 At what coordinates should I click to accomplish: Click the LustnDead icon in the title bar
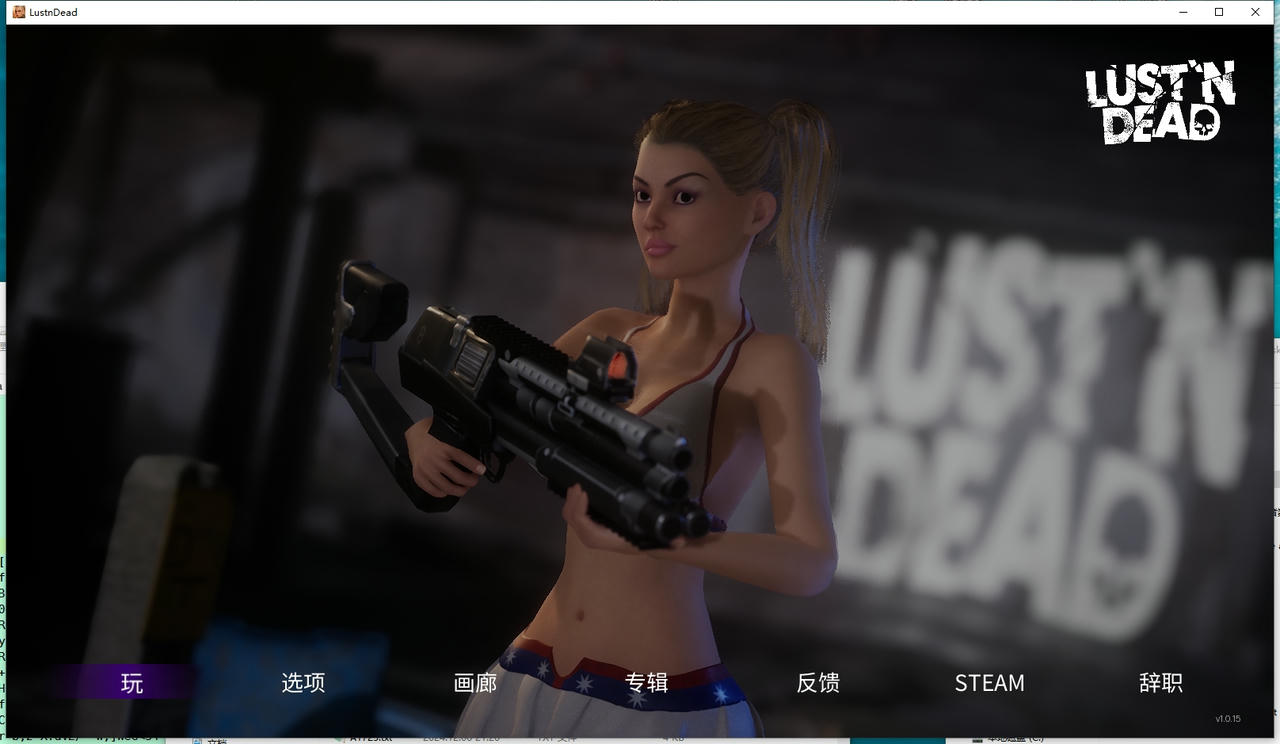click(18, 12)
